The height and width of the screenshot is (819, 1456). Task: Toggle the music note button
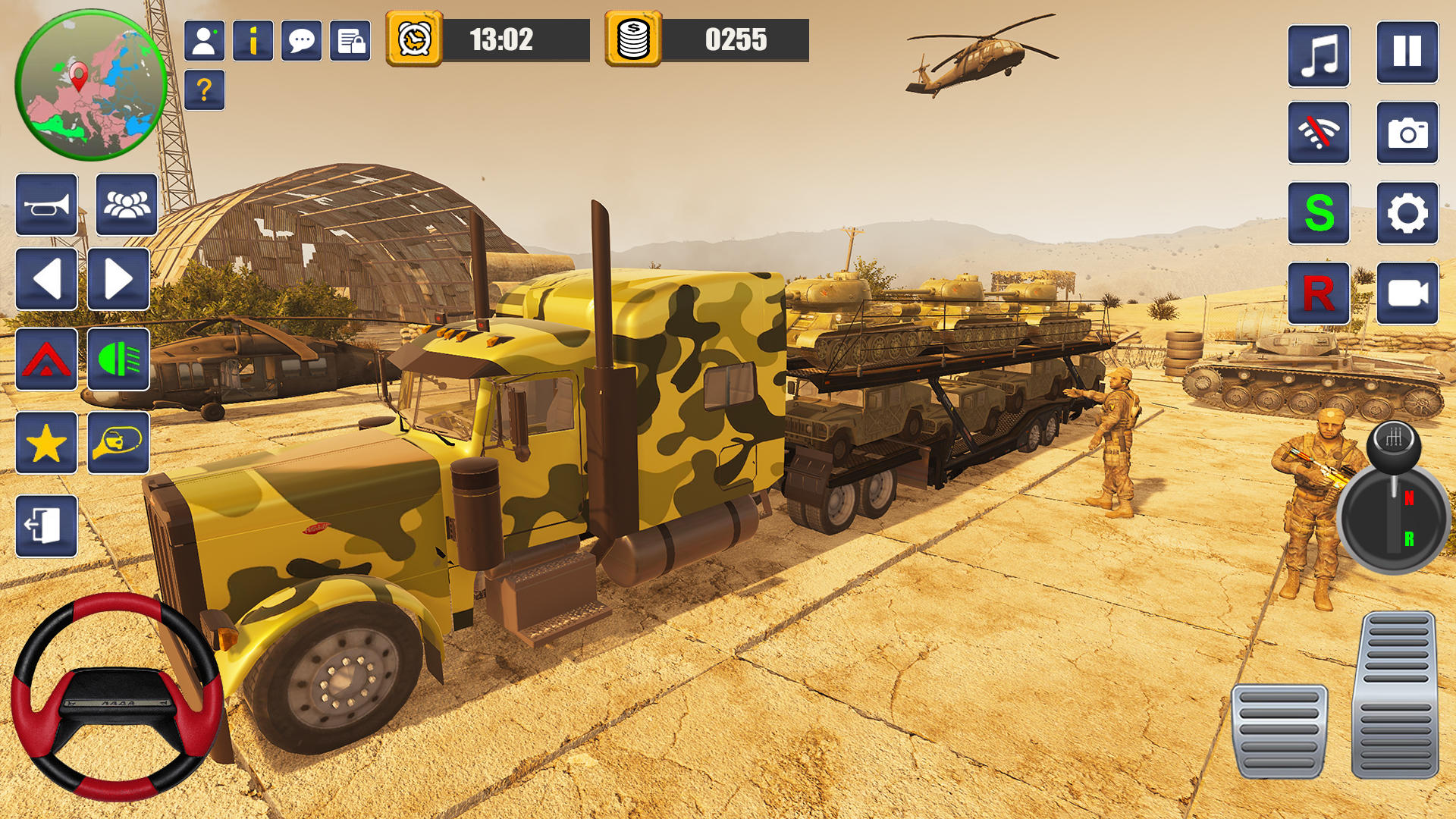(1319, 55)
